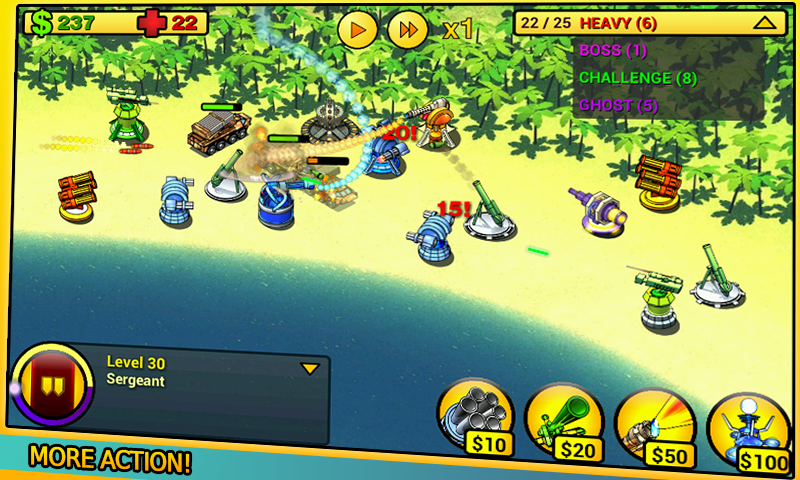
Task: Activate the fast-forward speed button
Action: [407, 29]
